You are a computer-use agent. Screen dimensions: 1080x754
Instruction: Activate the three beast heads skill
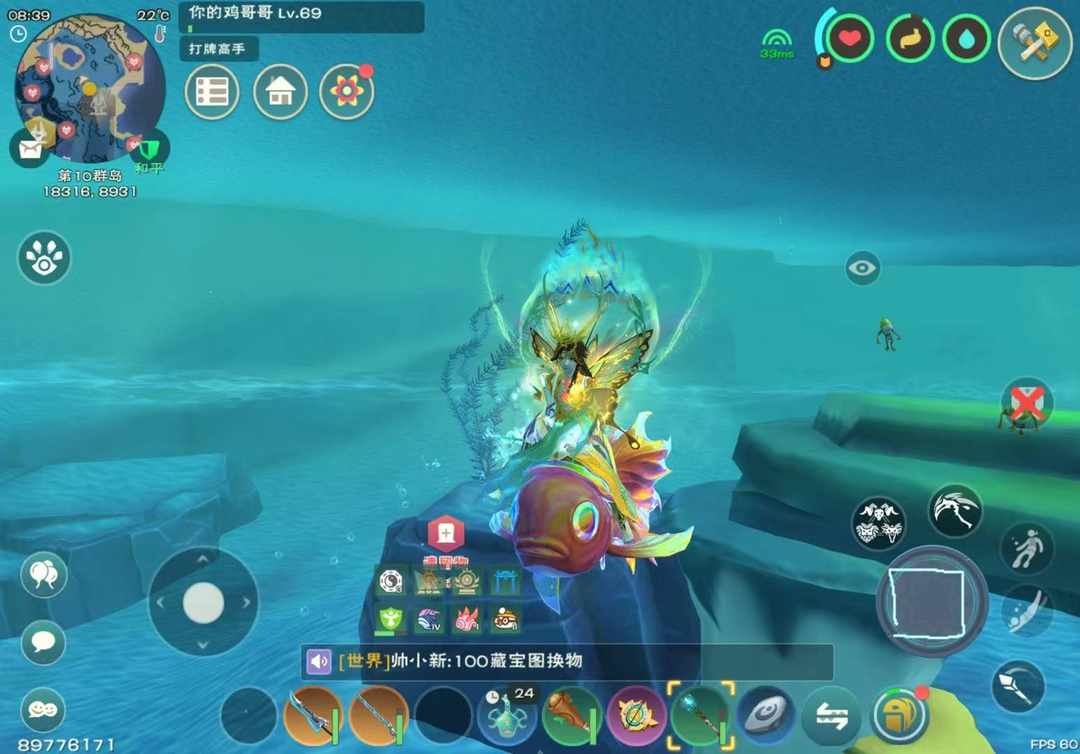879,523
